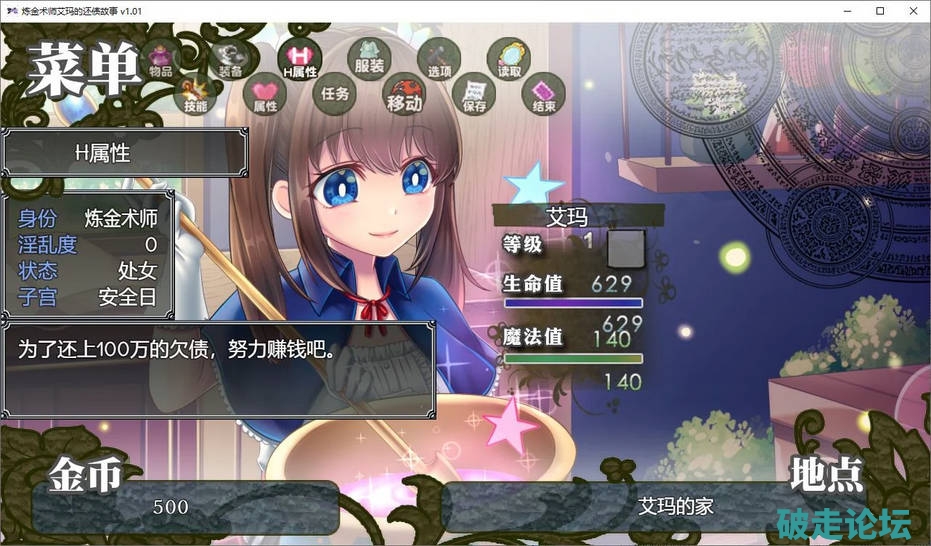
Task: Click 保存 to save the game
Action: tap(474, 94)
